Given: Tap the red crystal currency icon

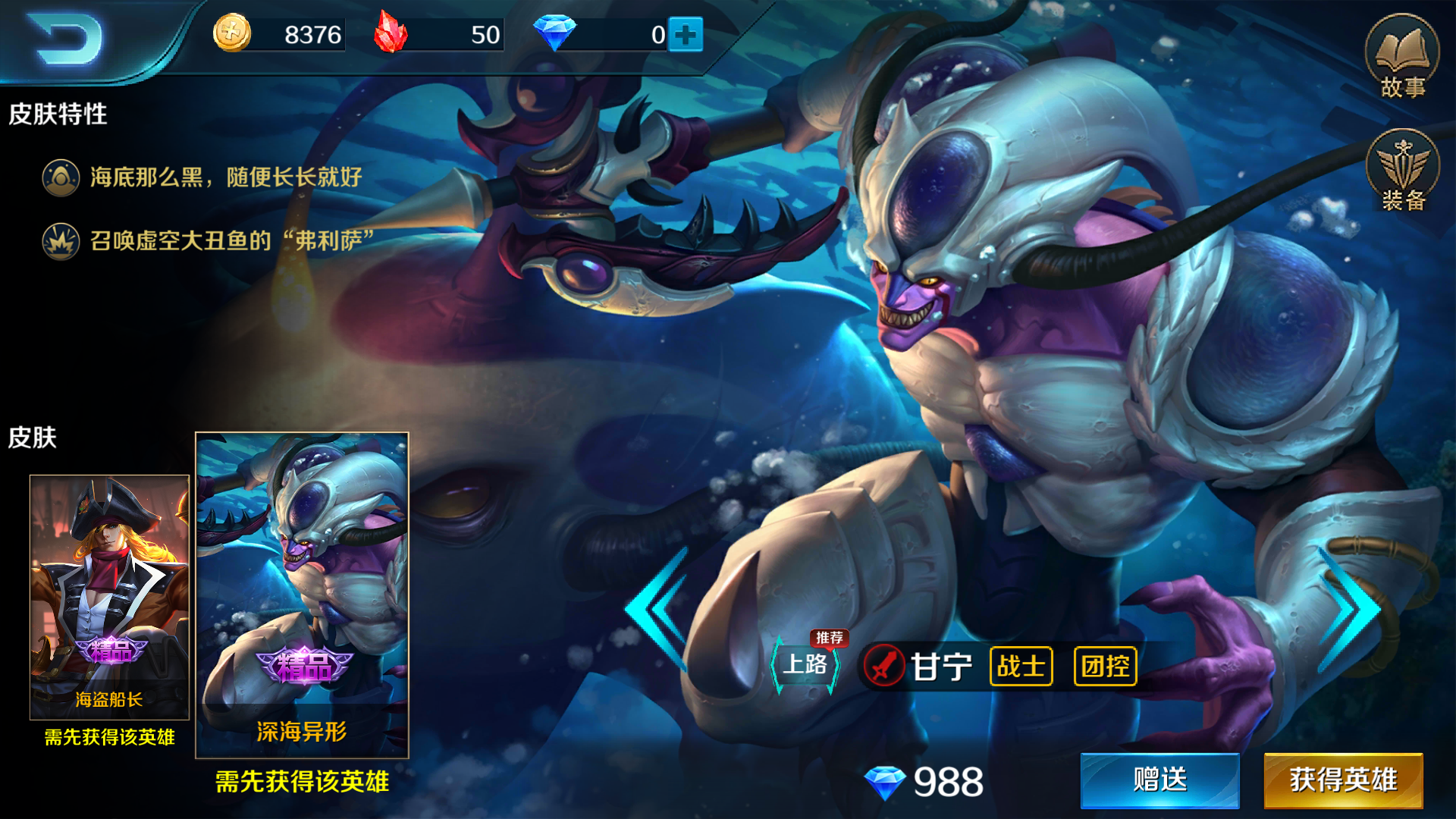Looking at the screenshot, I should 391,34.
